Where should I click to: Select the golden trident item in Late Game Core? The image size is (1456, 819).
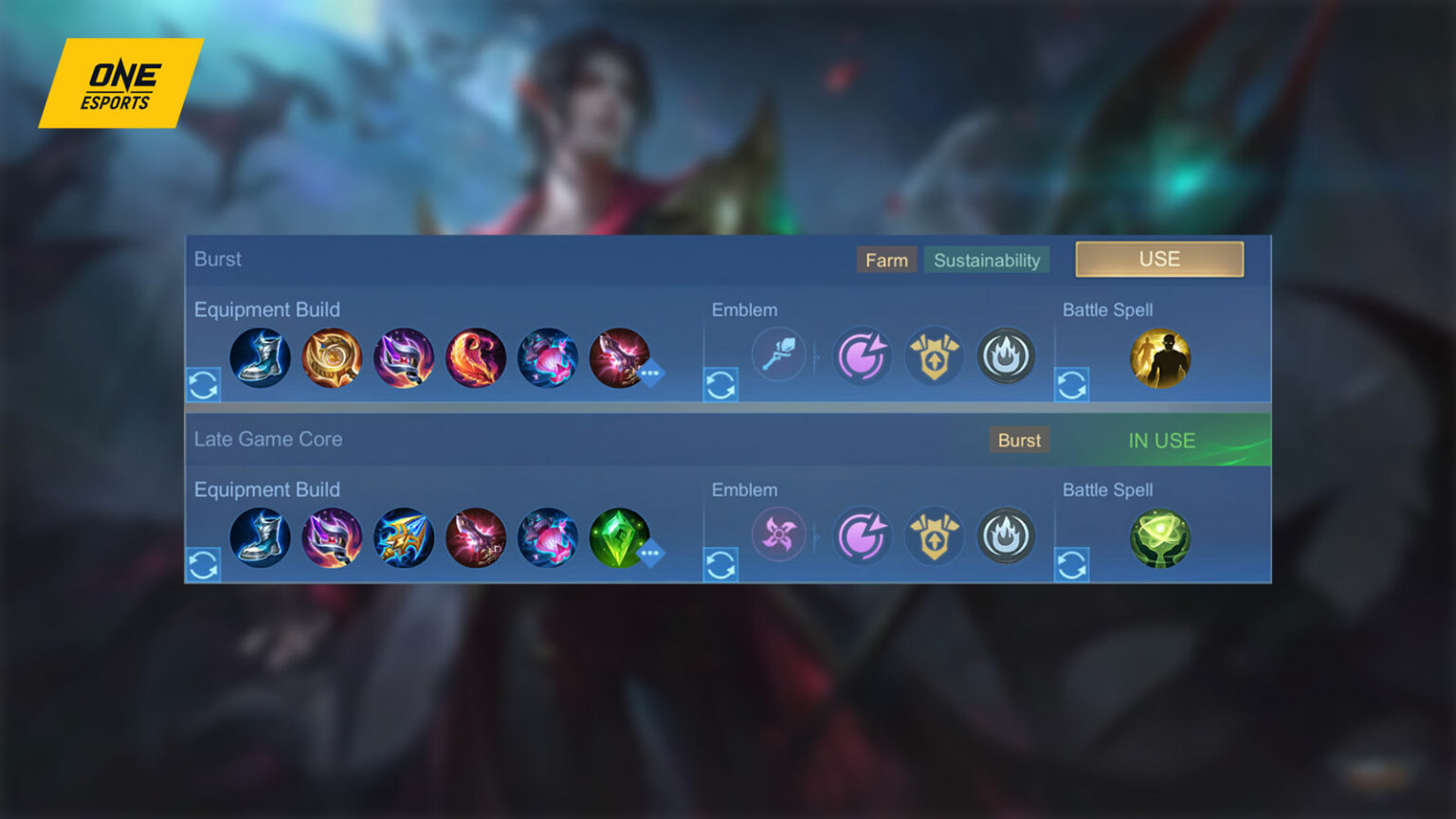click(405, 537)
